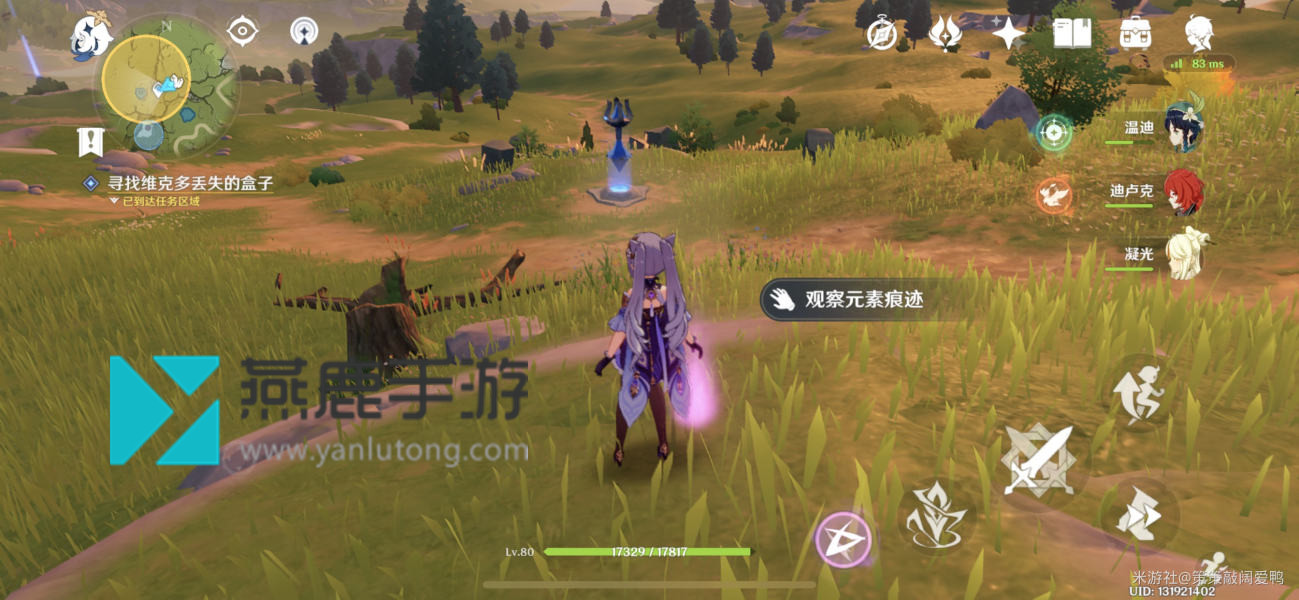The width and height of the screenshot is (1299, 600).
Task: Tap the quest navigation exclamation marker
Action: 91,140
